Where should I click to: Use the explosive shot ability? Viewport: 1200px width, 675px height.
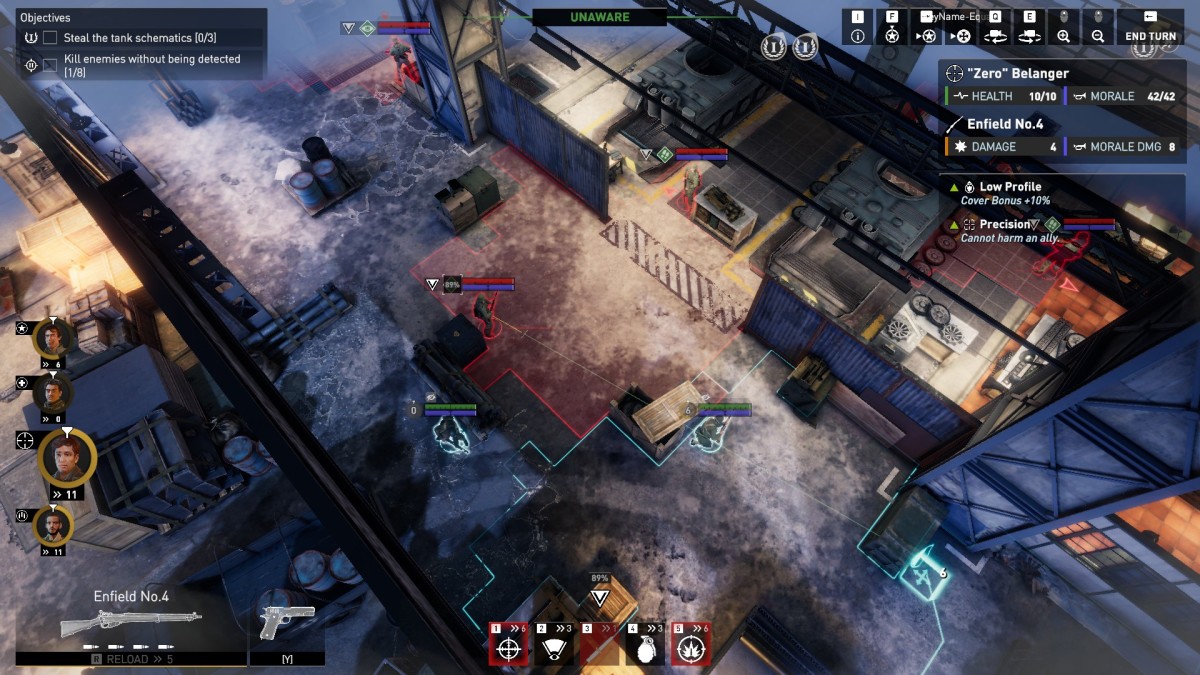[x=691, y=648]
